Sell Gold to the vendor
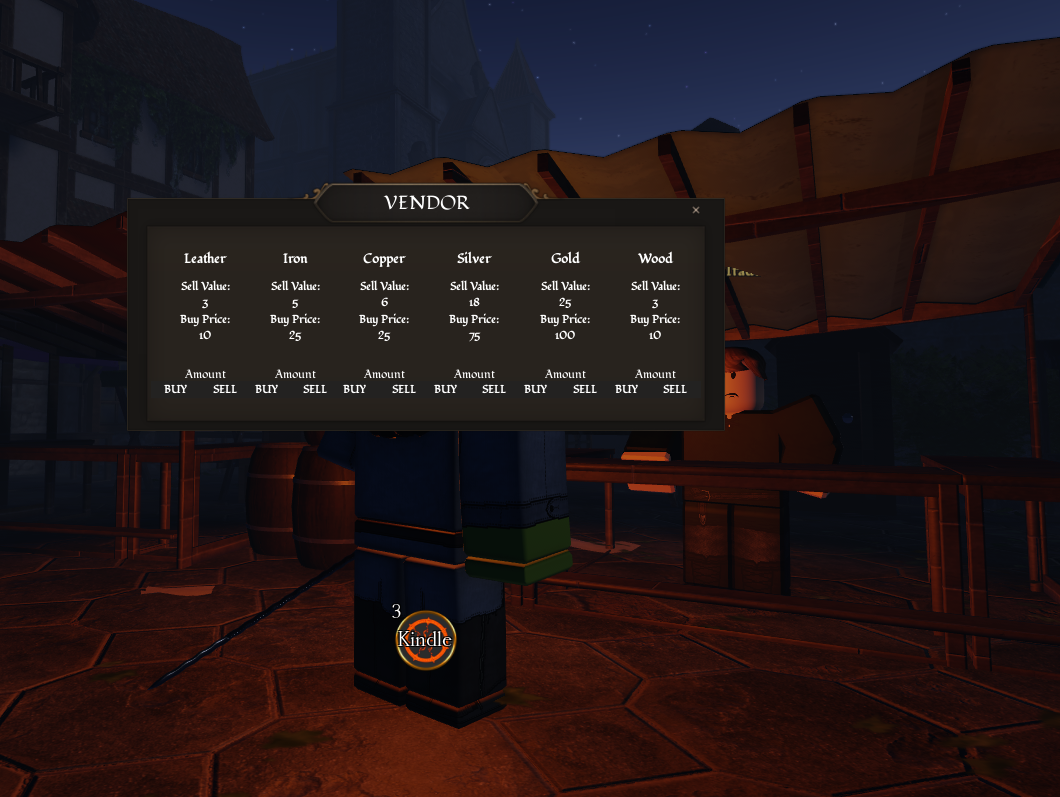Viewport: 1060px width, 797px height. point(585,389)
